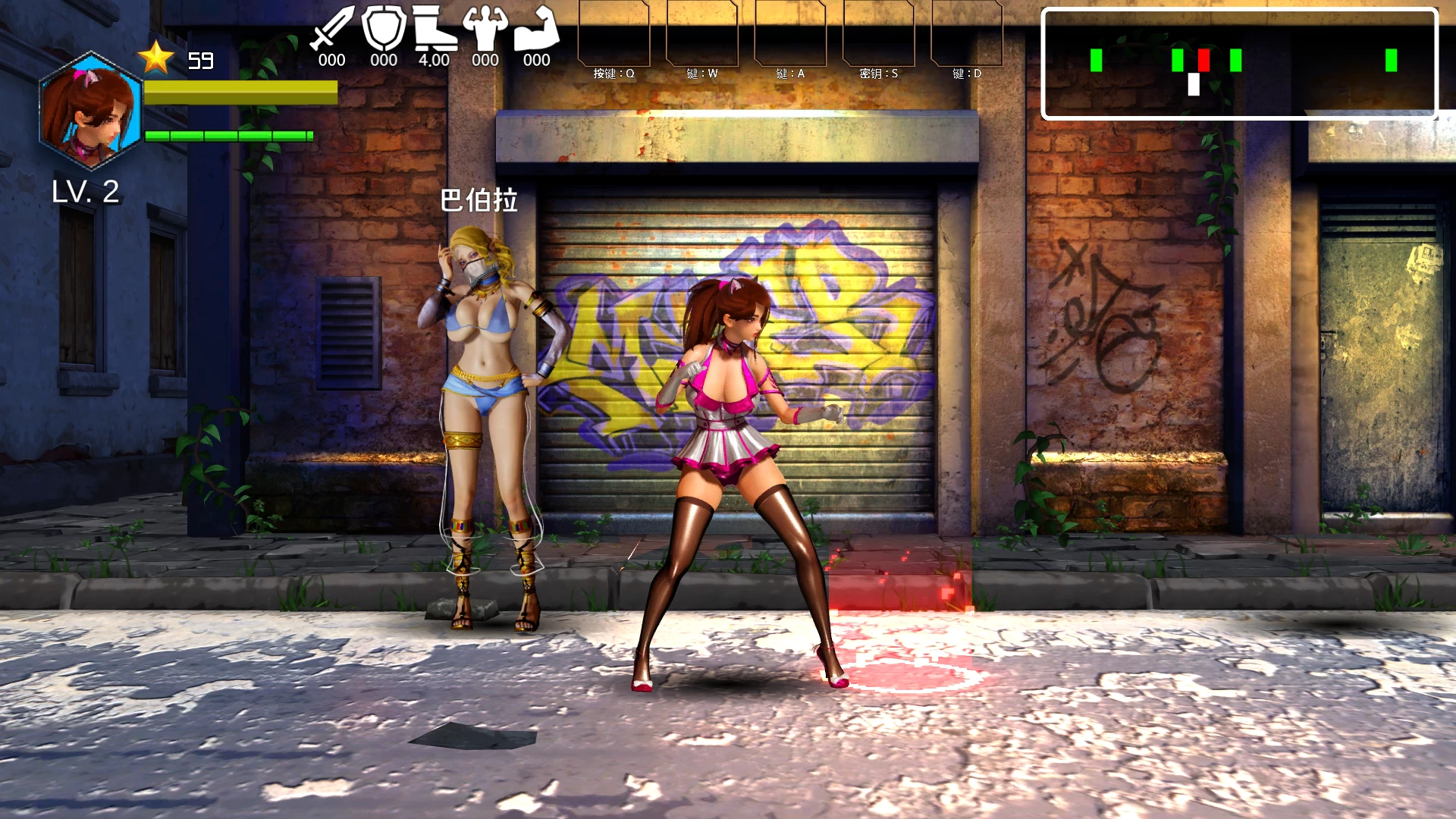Click the yellow experience bar
1456x819 pixels.
click(241, 93)
